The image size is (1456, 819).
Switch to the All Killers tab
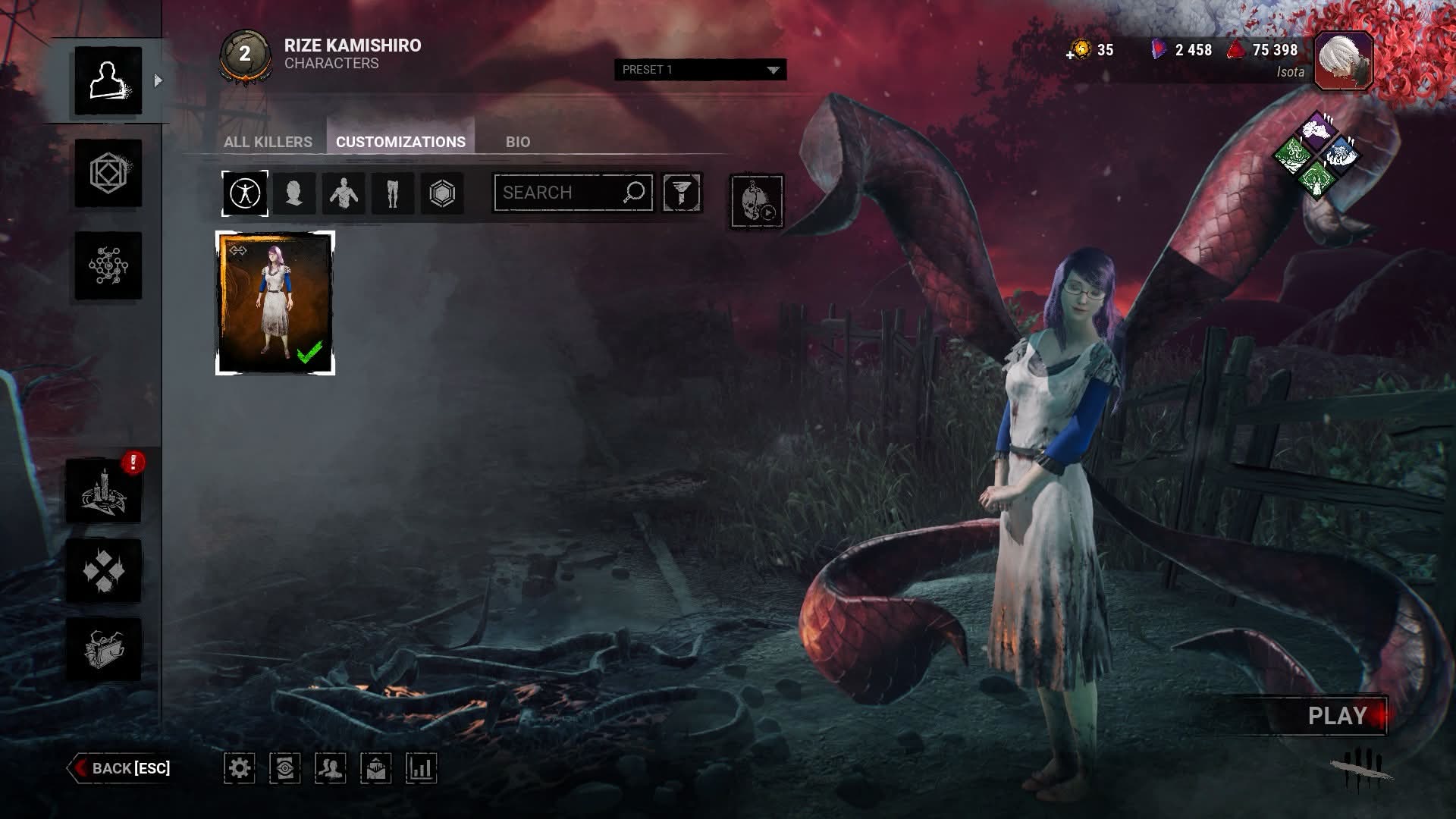[268, 142]
